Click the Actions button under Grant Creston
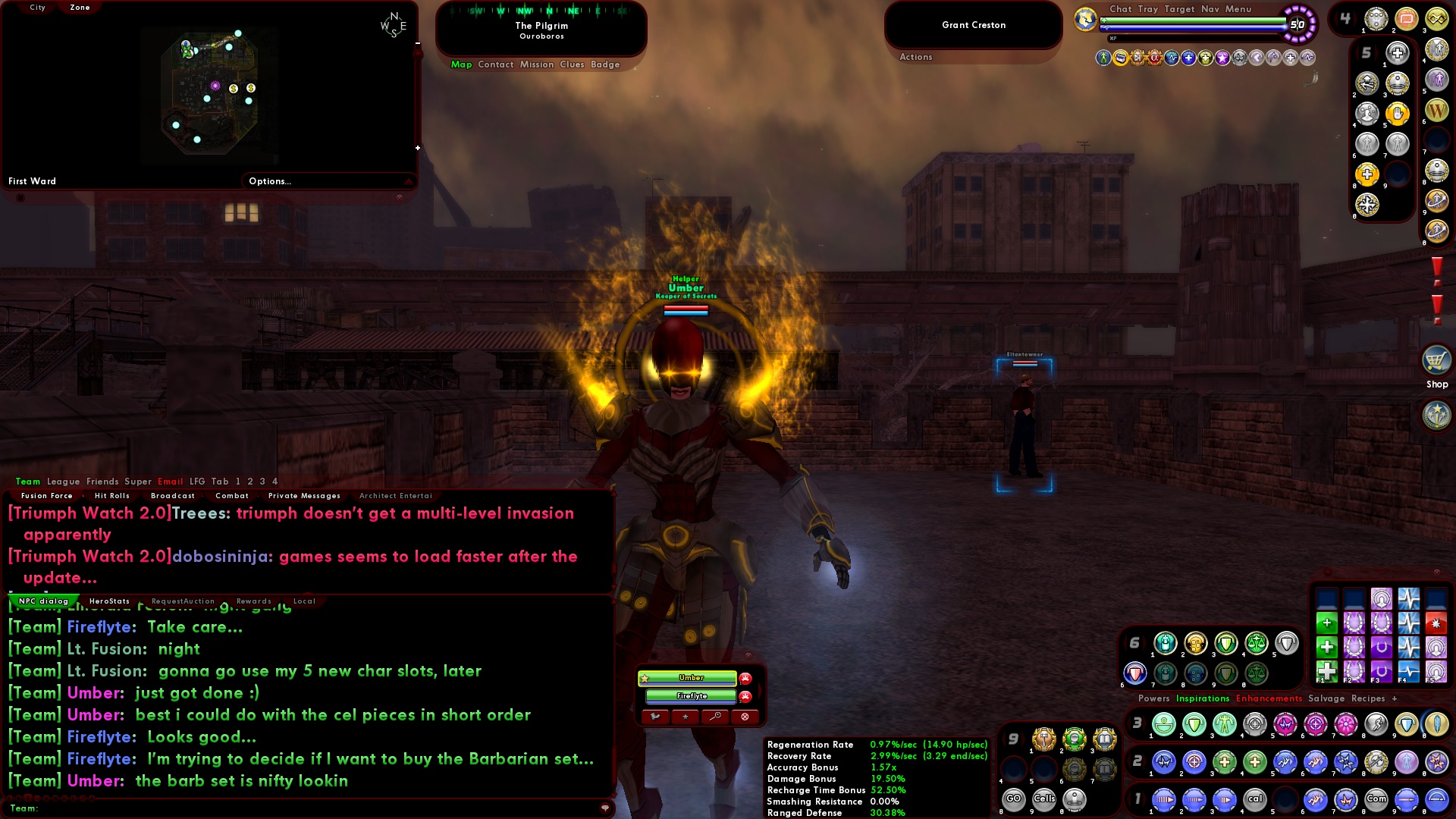The image size is (1456, 819). click(x=916, y=57)
